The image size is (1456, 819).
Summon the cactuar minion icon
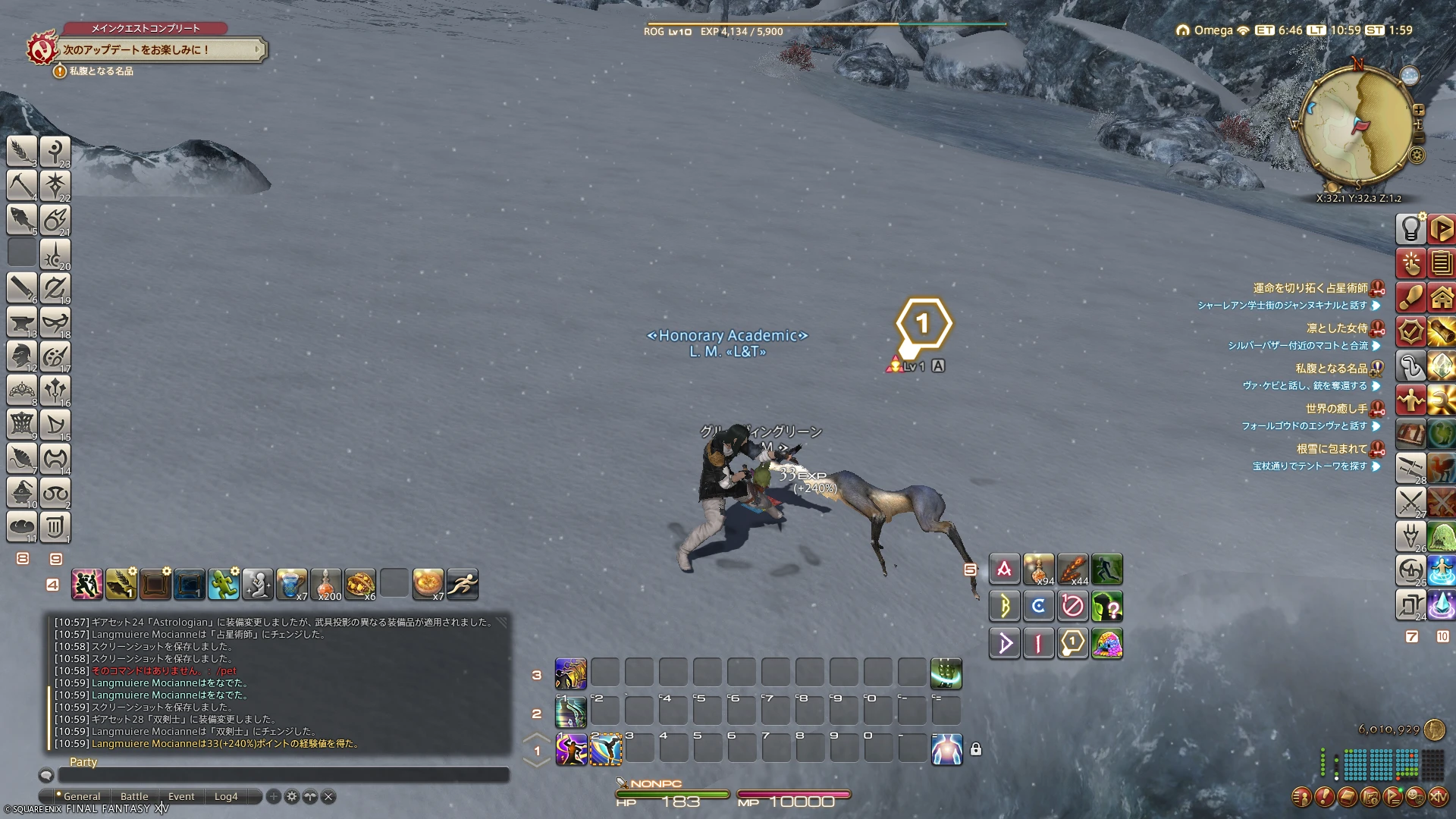pos(224,584)
